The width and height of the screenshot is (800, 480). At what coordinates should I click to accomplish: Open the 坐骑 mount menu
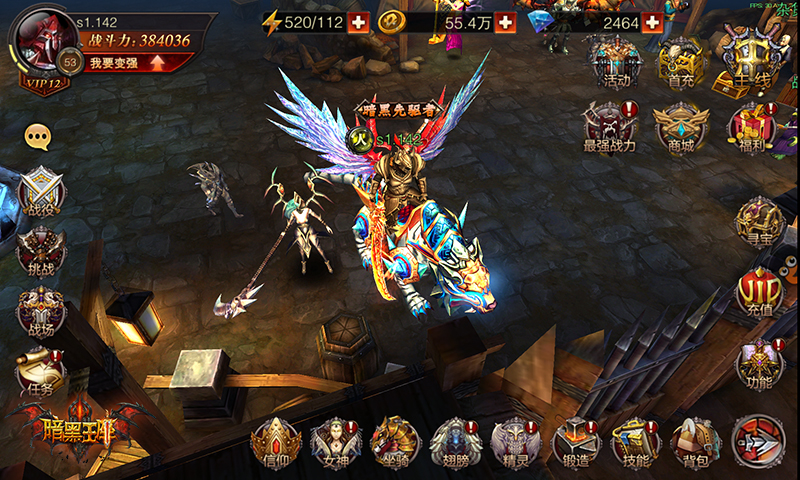coord(395,442)
